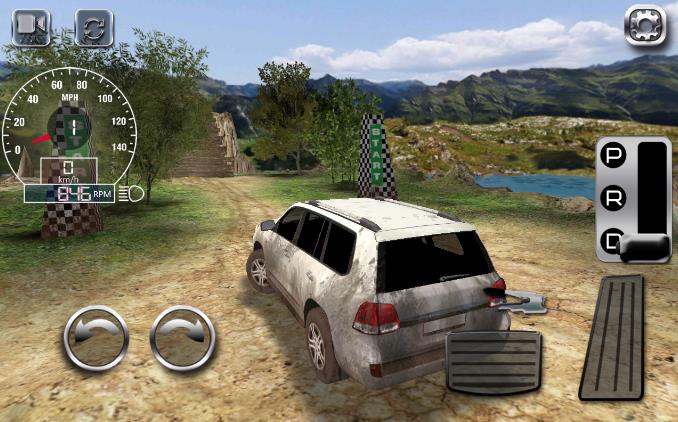Open the settings gear menu
Viewport: 678px width, 422px height.
pos(644,25)
